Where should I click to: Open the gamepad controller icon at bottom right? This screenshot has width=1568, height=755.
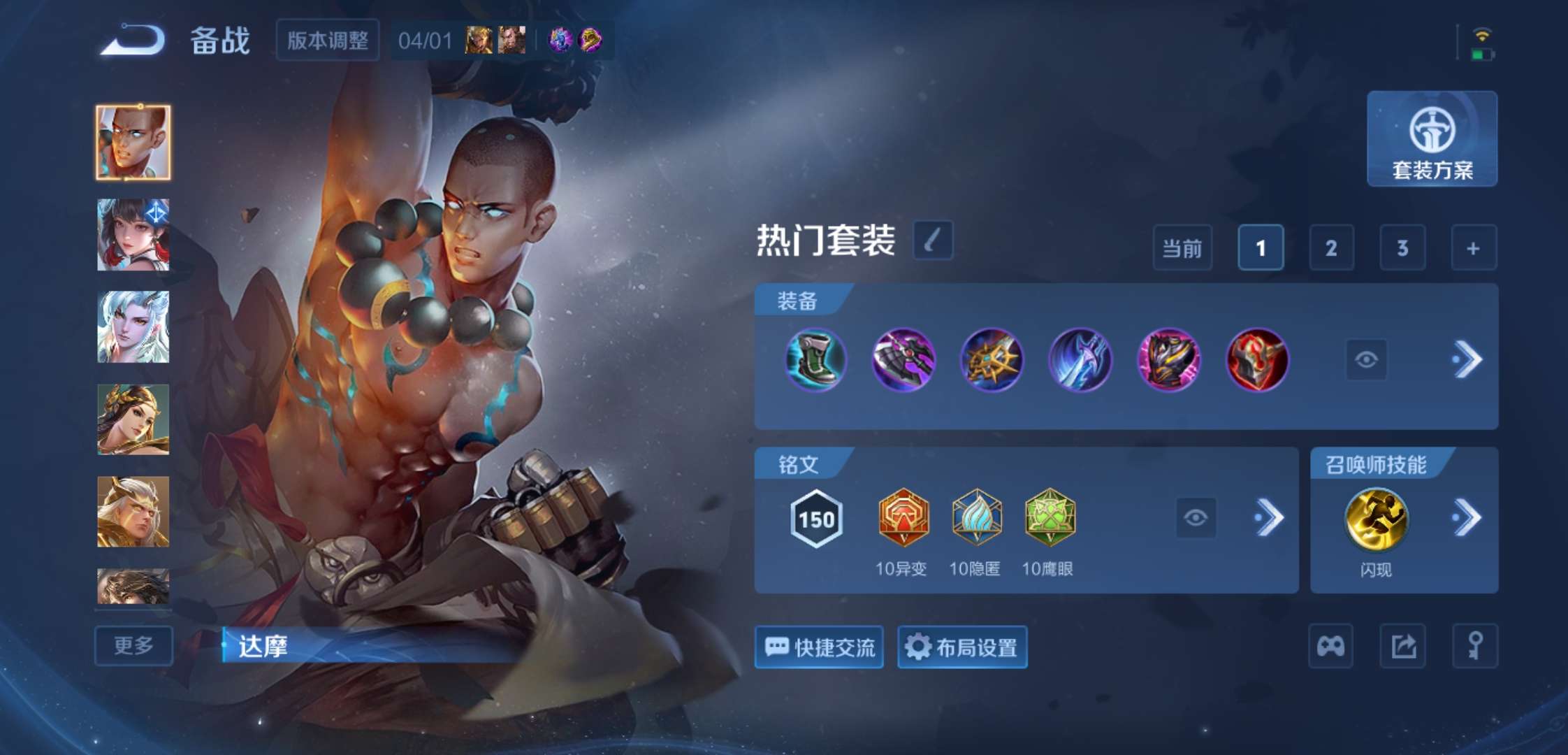(1329, 647)
